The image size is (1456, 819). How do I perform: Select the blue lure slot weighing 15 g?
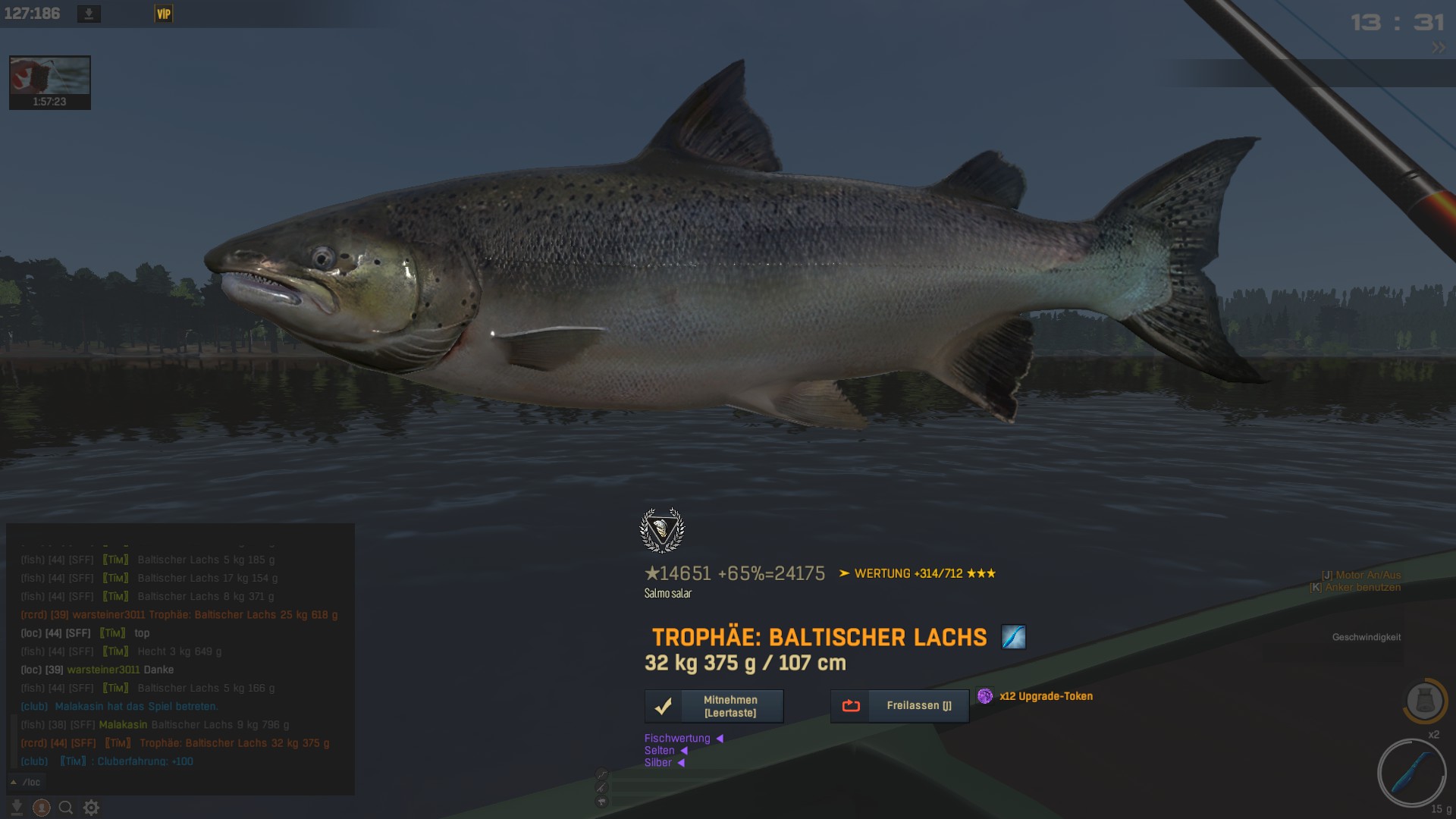point(1411,773)
